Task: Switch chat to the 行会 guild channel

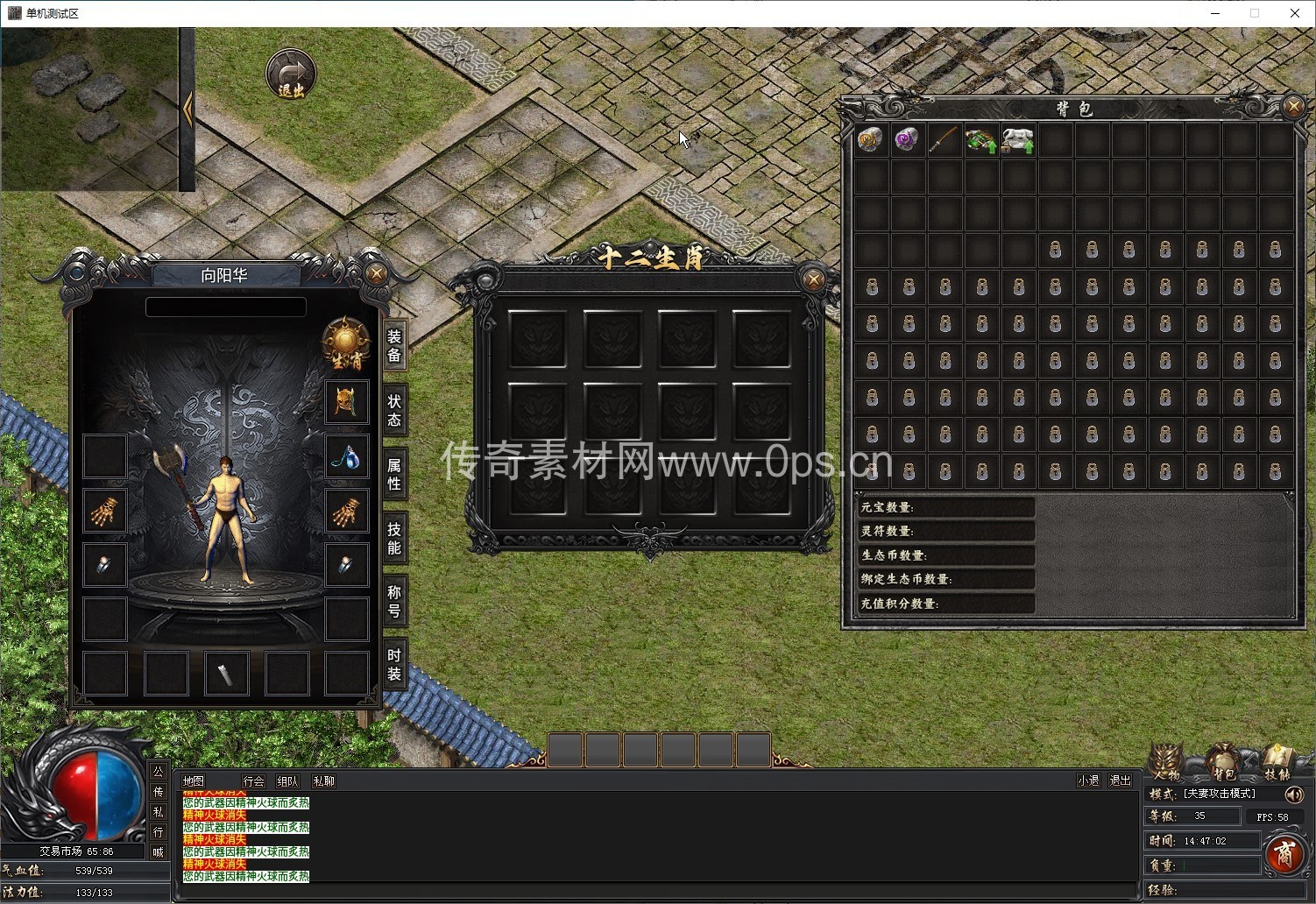Action: pos(253,781)
